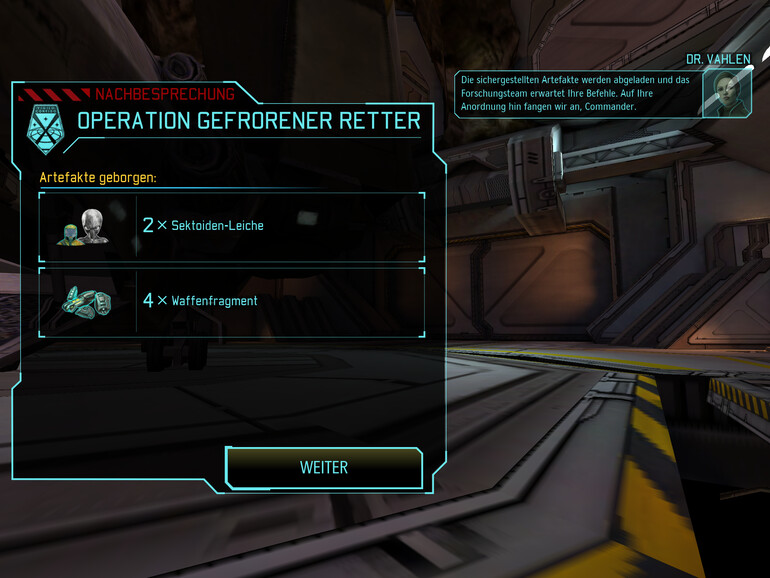This screenshot has height=578, width=770.
Task: Select the Sektoiden-Leiche artifact row
Action: pyautogui.click(x=231, y=226)
